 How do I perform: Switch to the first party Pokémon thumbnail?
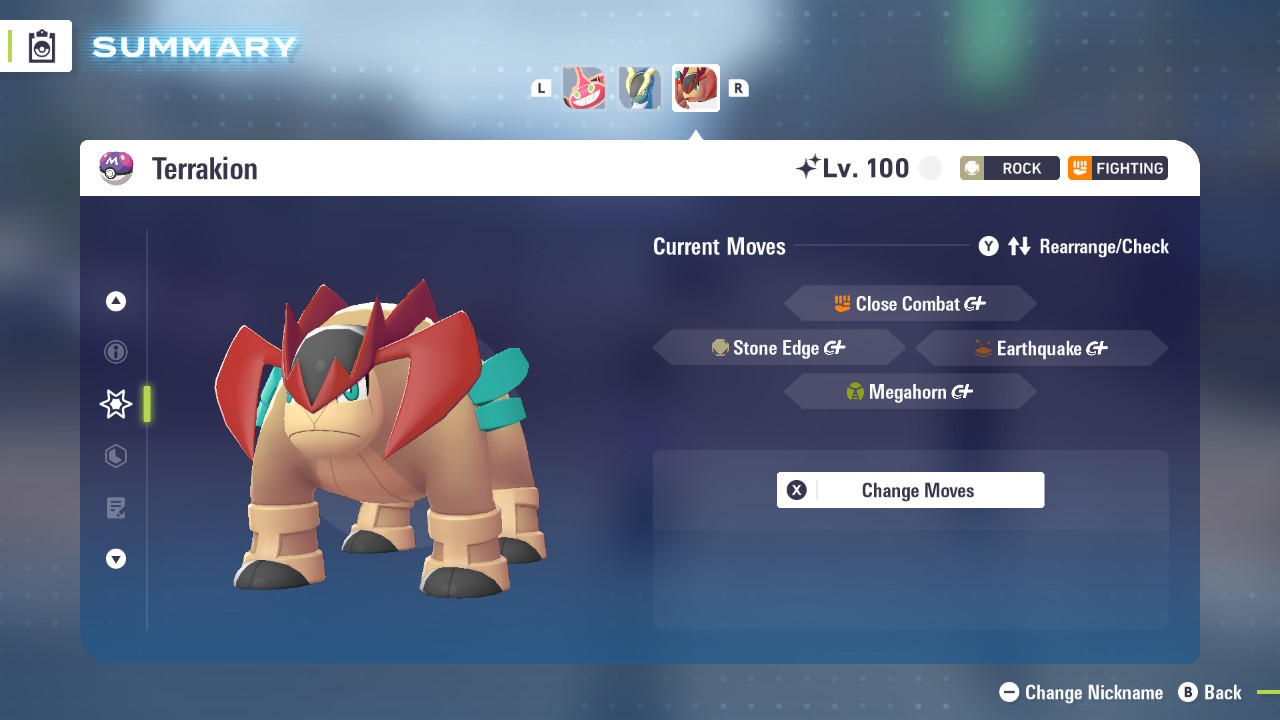tap(584, 88)
